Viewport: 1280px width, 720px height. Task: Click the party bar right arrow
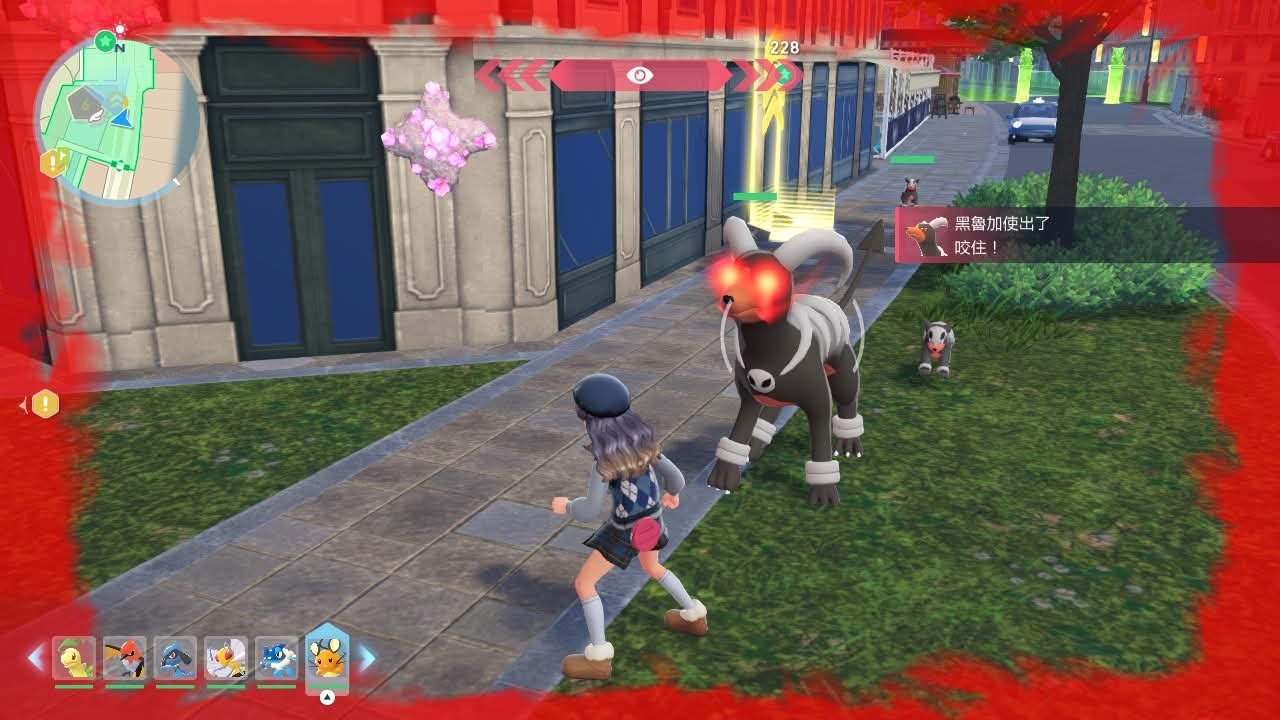pos(367,657)
